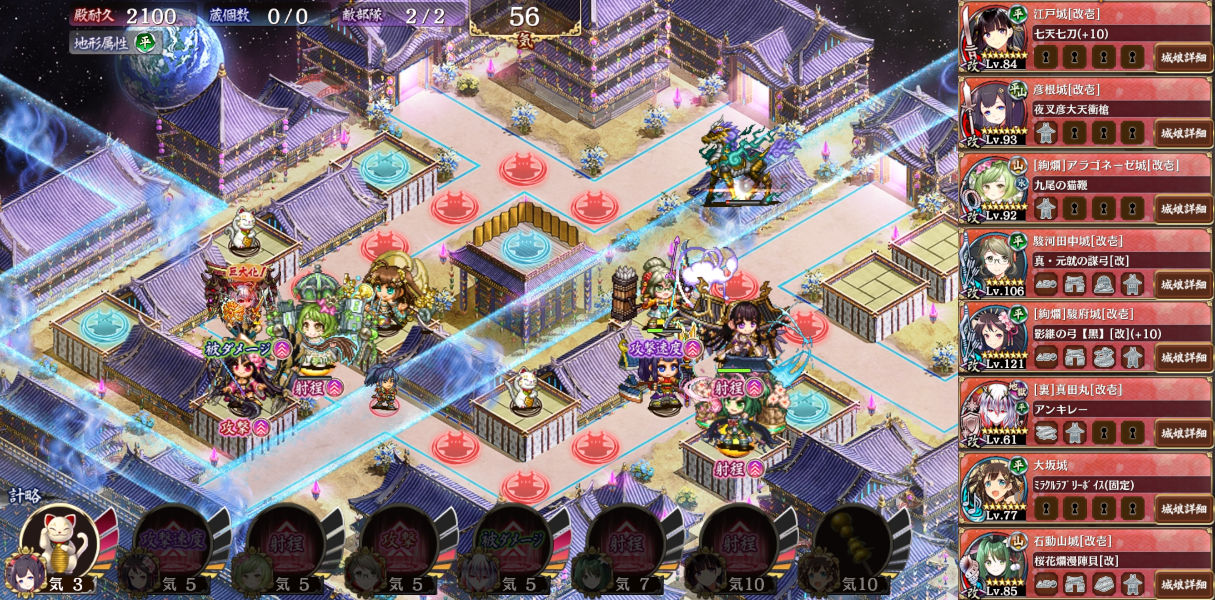This screenshot has height=600, width=1215.
Task: Open 城娘詳細 for 石動山城[改壱]
Action: [x=1183, y=583]
